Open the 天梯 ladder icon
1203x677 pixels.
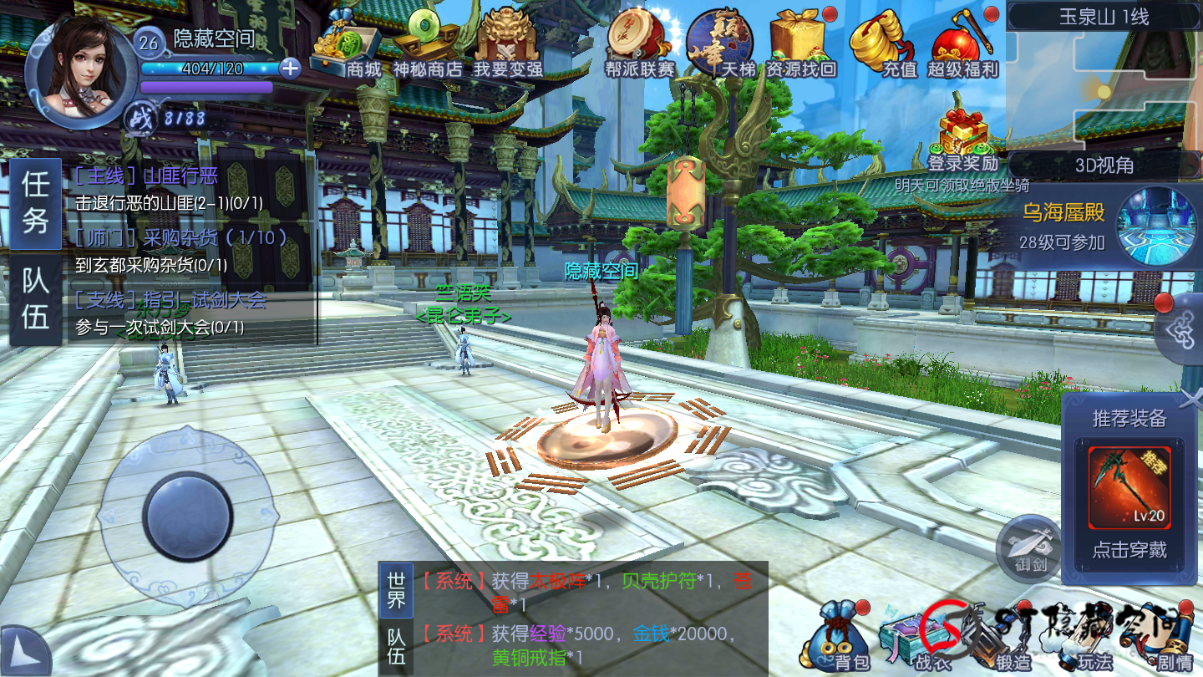pyautogui.click(x=719, y=47)
